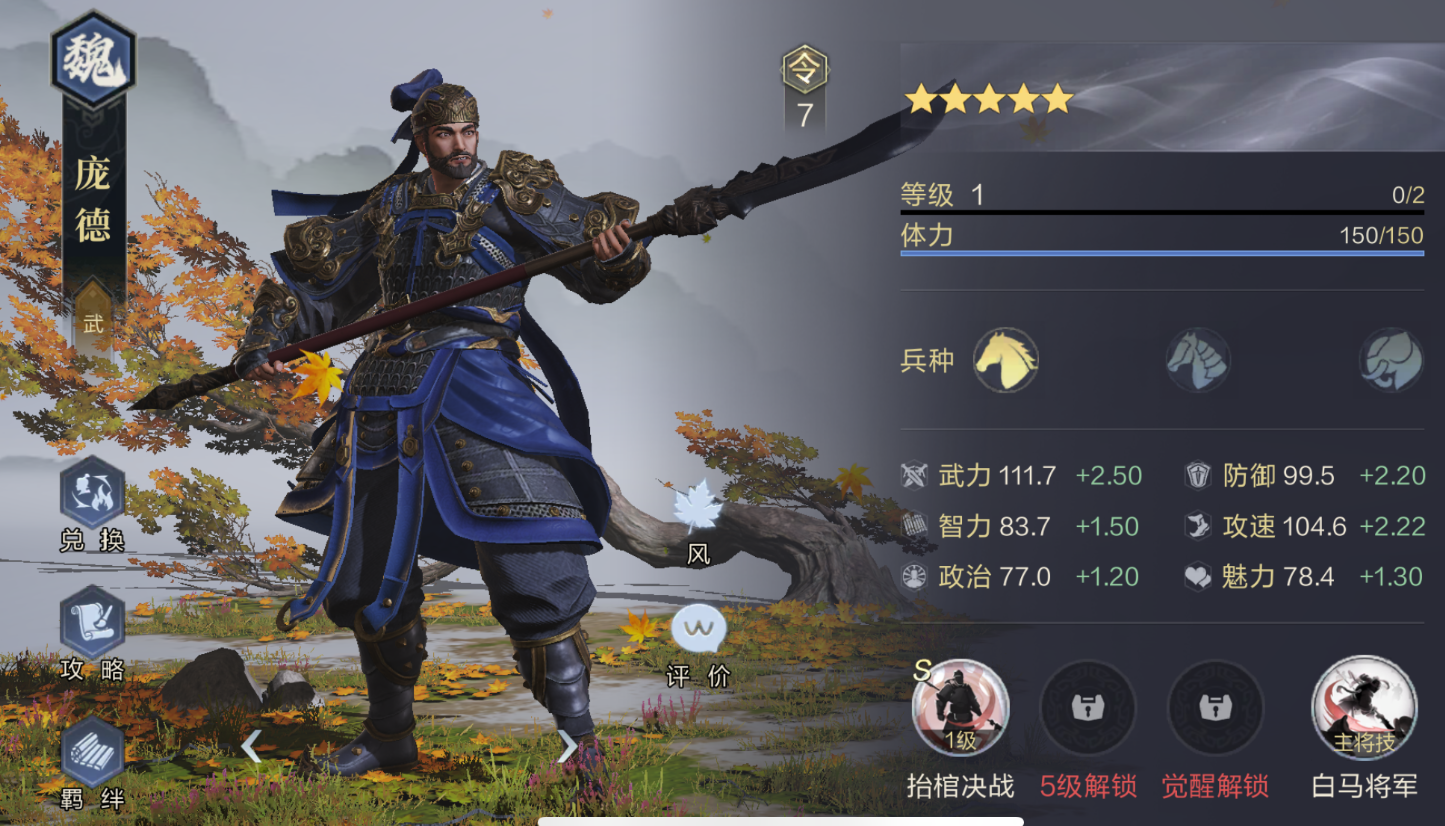Click the 魏 faction emblem
This screenshot has width=1445, height=826.
pyautogui.click(x=93, y=58)
